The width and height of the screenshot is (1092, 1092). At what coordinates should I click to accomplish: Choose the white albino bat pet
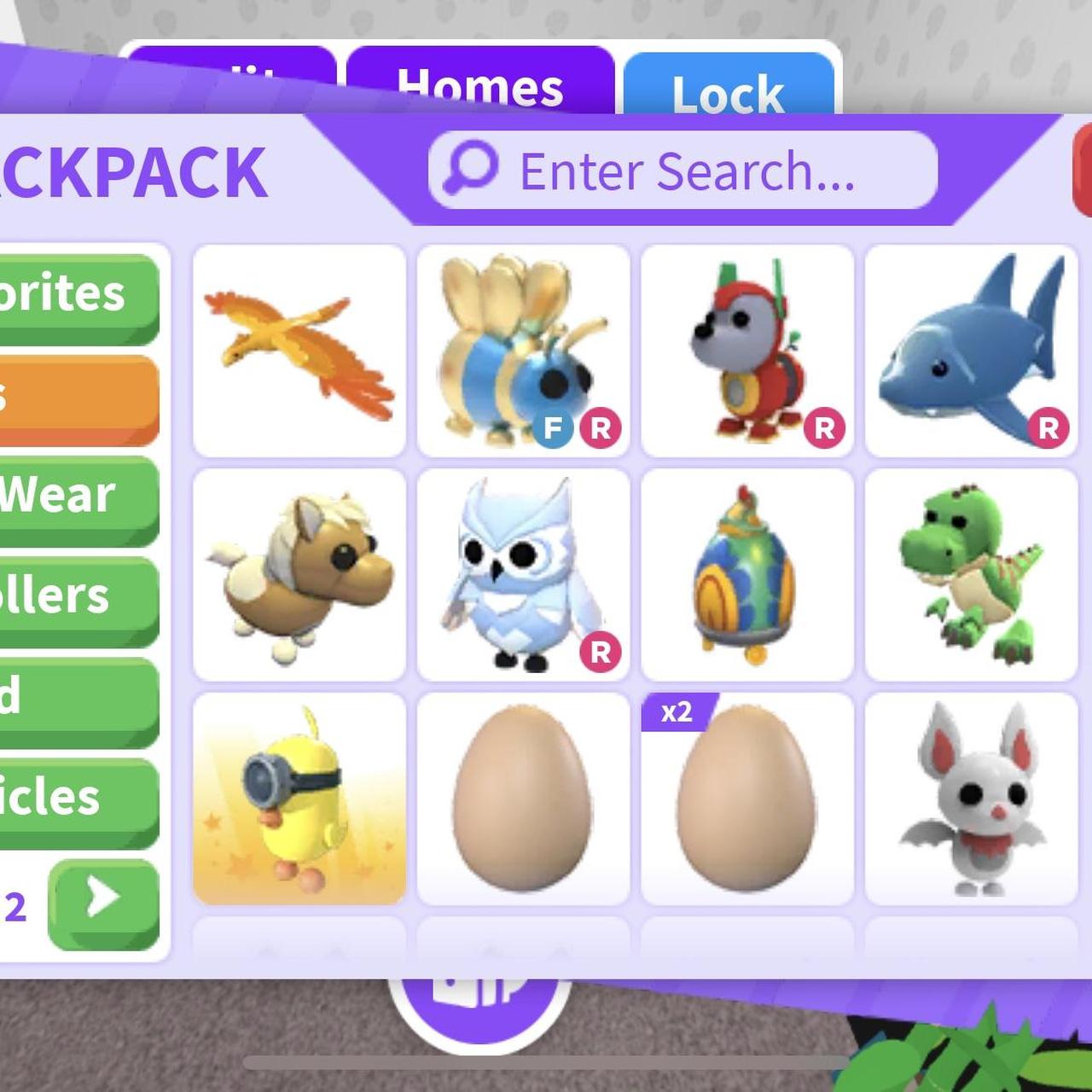point(971,799)
